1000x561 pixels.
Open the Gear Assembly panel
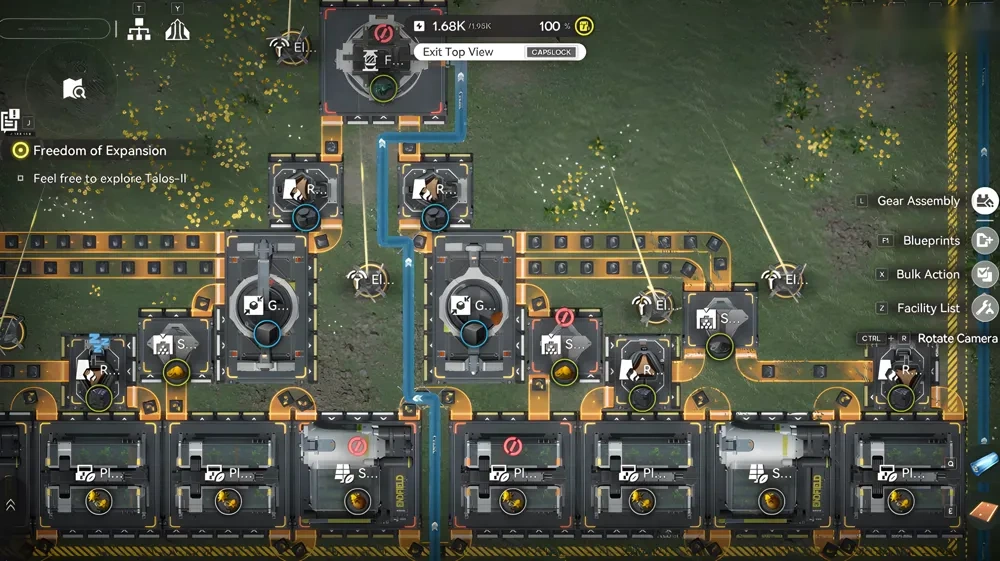[x=984, y=201]
